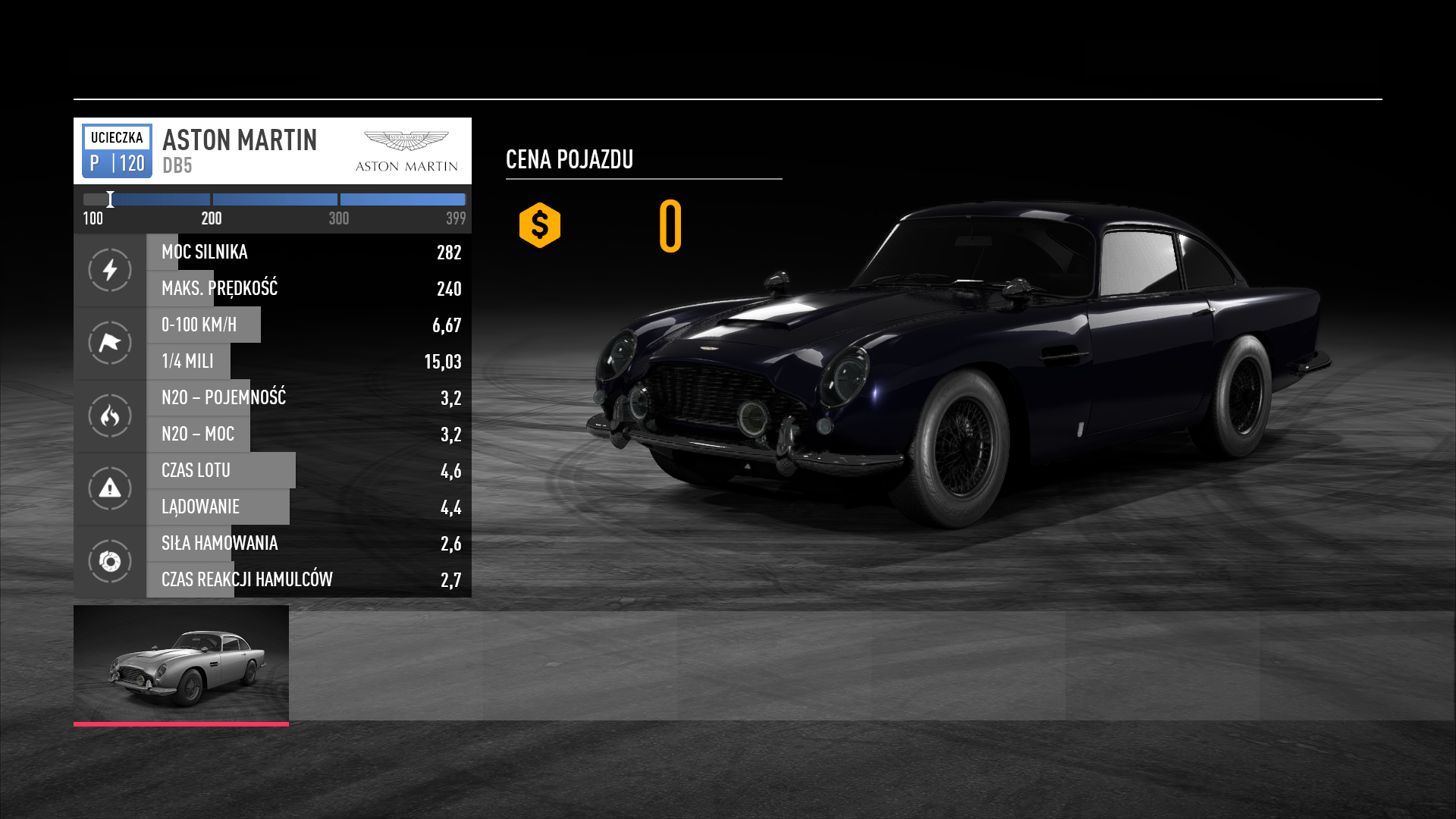Image resolution: width=1456 pixels, height=819 pixels.
Task: Click the performance level bar
Action: point(274,199)
